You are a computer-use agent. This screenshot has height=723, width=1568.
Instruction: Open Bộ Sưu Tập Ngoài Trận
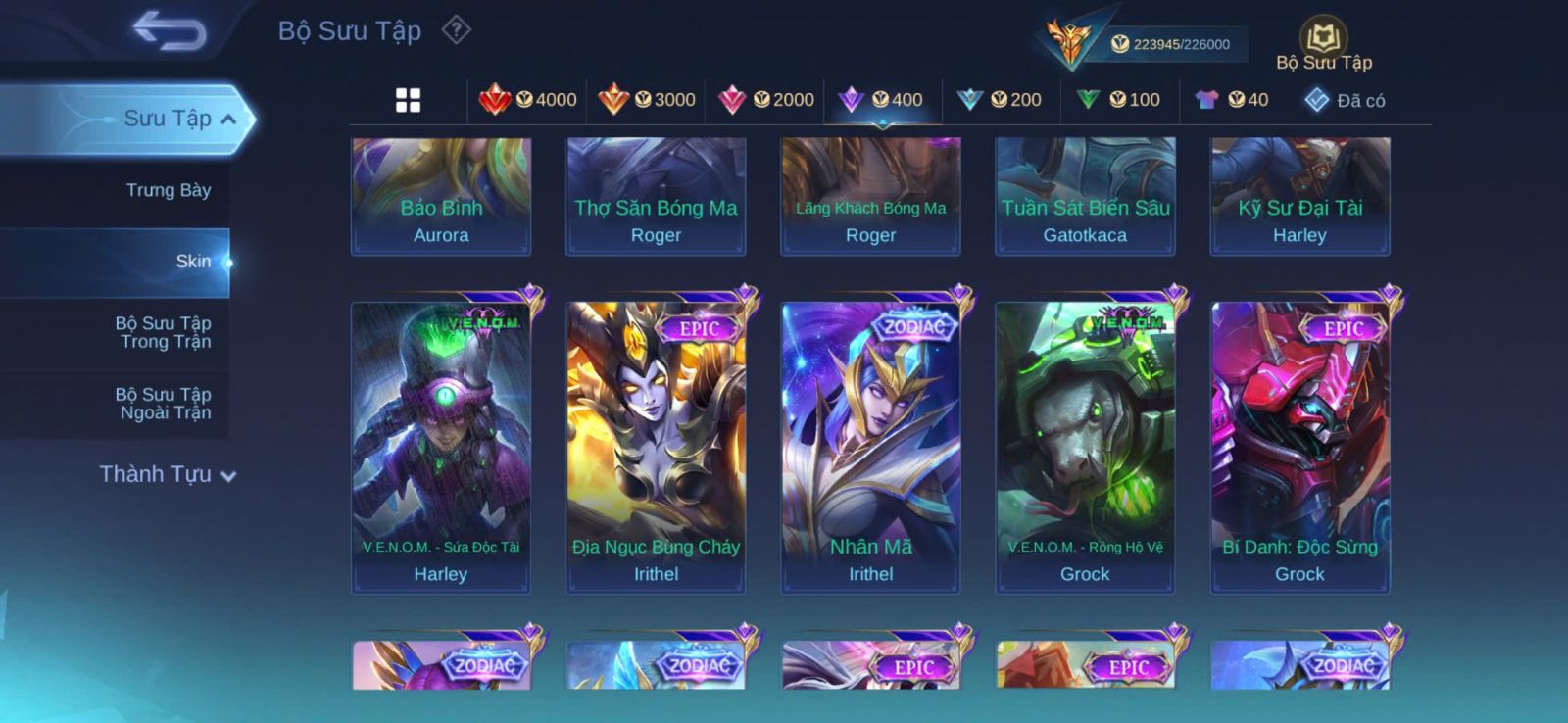pyautogui.click(x=165, y=404)
